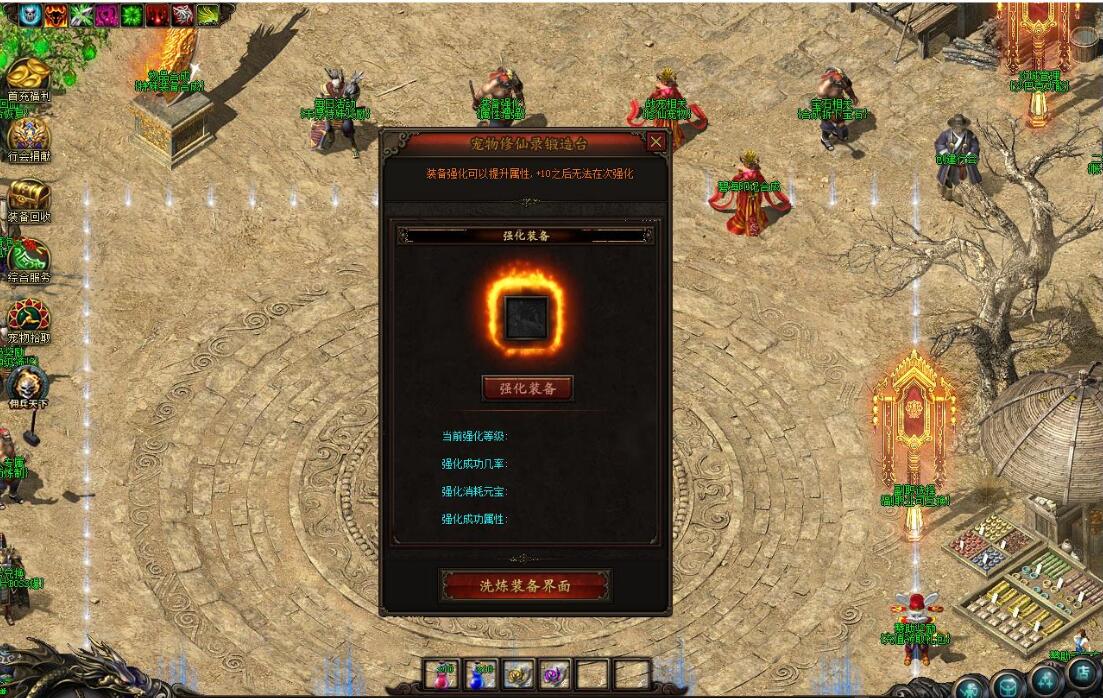The height and width of the screenshot is (698, 1103).
Task: Open the 洗炼装备界面 refining screen
Action: pyautogui.click(x=525, y=586)
